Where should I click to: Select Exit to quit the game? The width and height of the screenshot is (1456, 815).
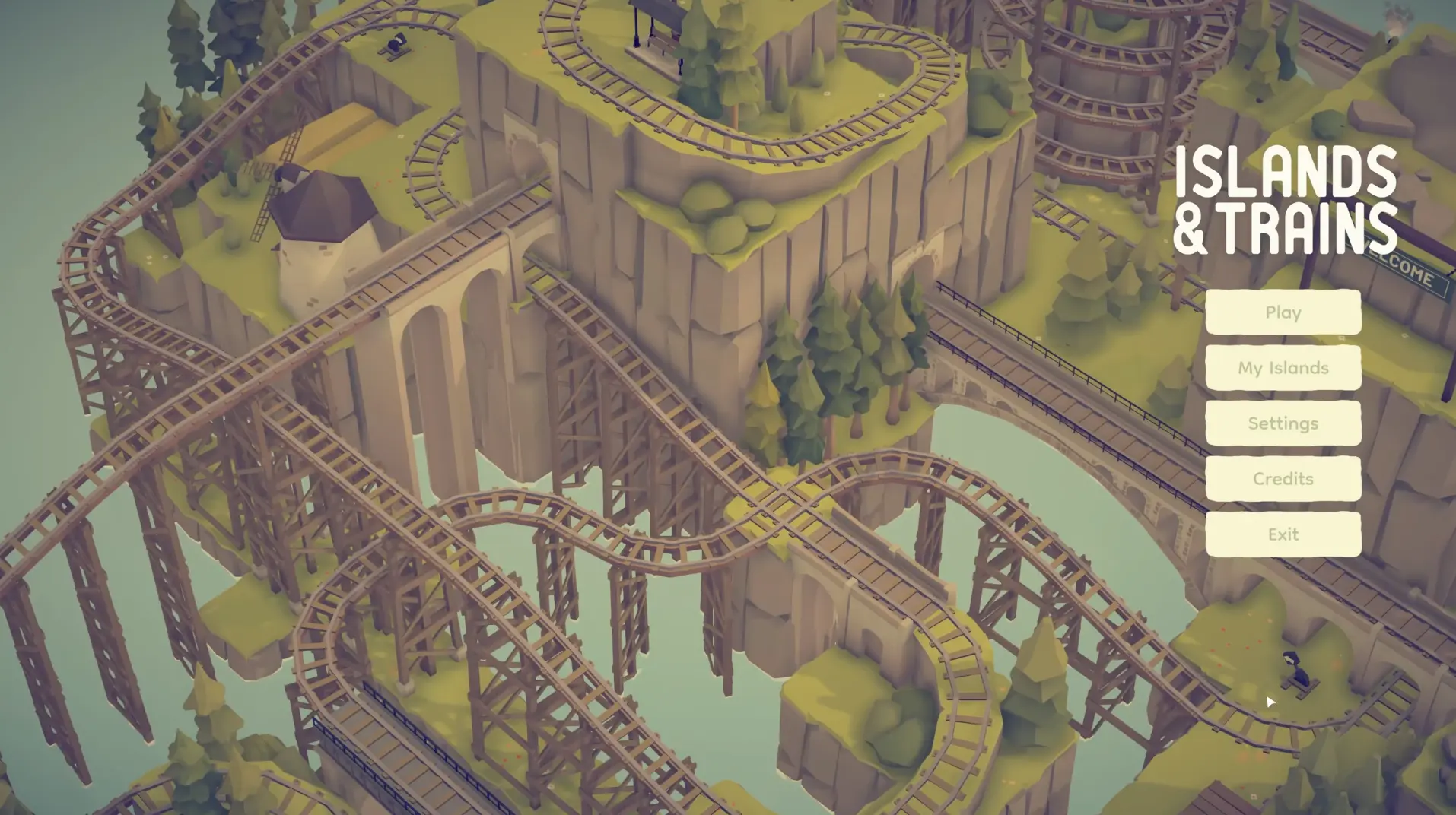[x=1283, y=534]
